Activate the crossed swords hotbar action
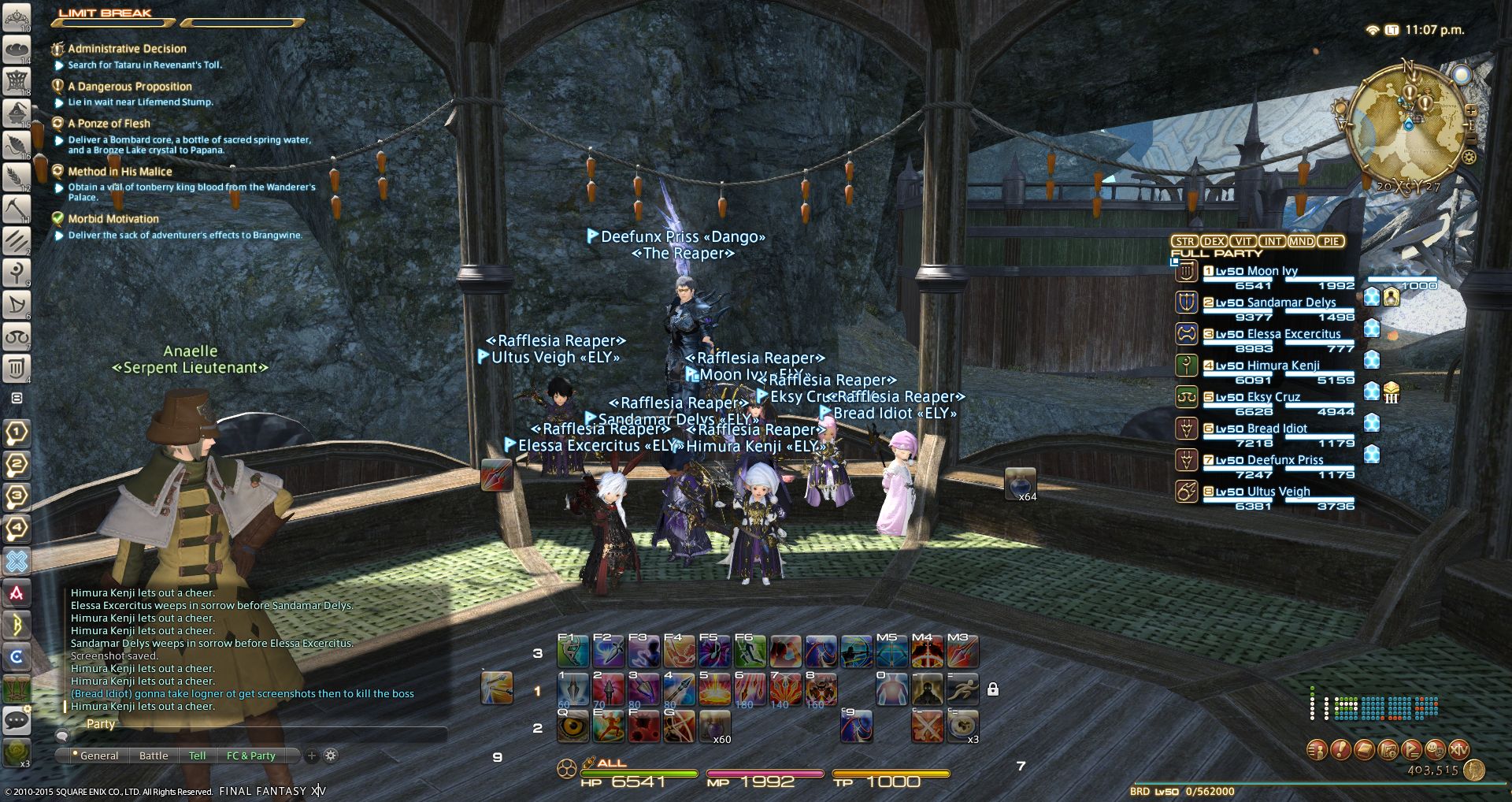Viewport: 1512px width, 802px height. pos(927,726)
